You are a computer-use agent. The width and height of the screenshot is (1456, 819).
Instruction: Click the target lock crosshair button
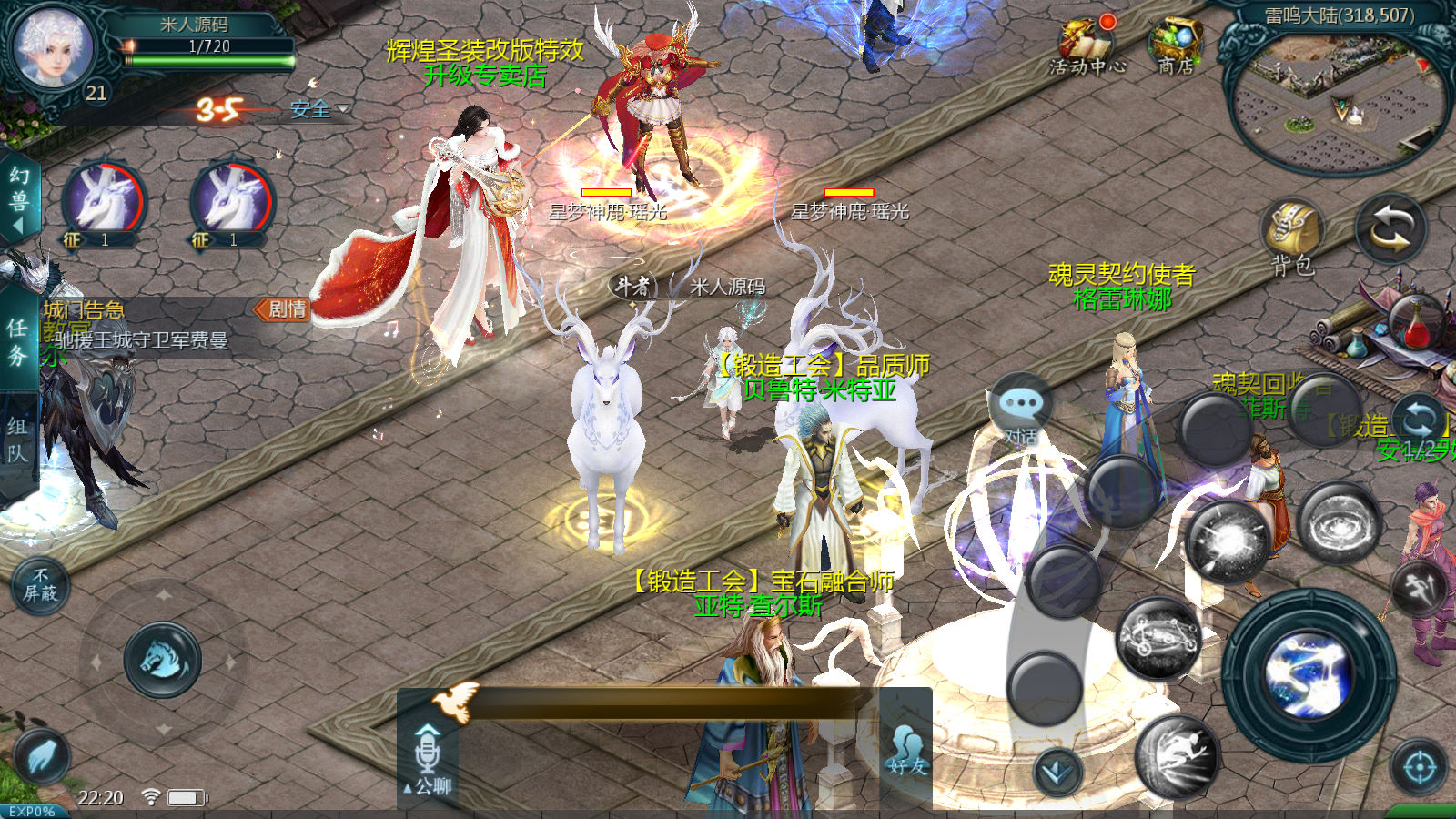[1419, 768]
